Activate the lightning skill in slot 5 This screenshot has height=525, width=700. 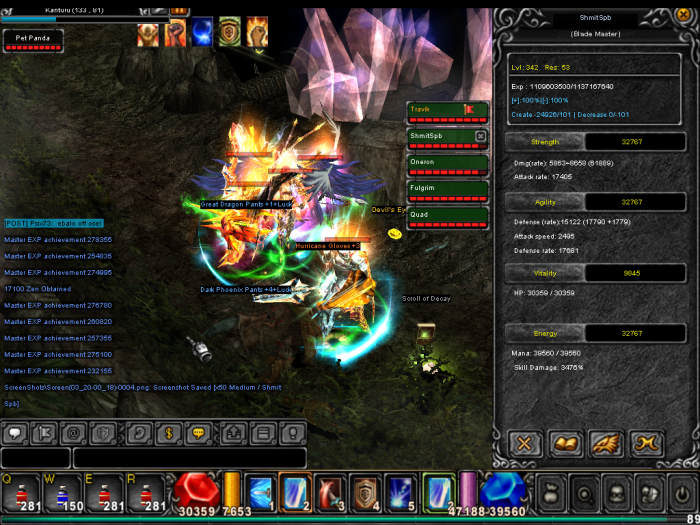[400, 492]
